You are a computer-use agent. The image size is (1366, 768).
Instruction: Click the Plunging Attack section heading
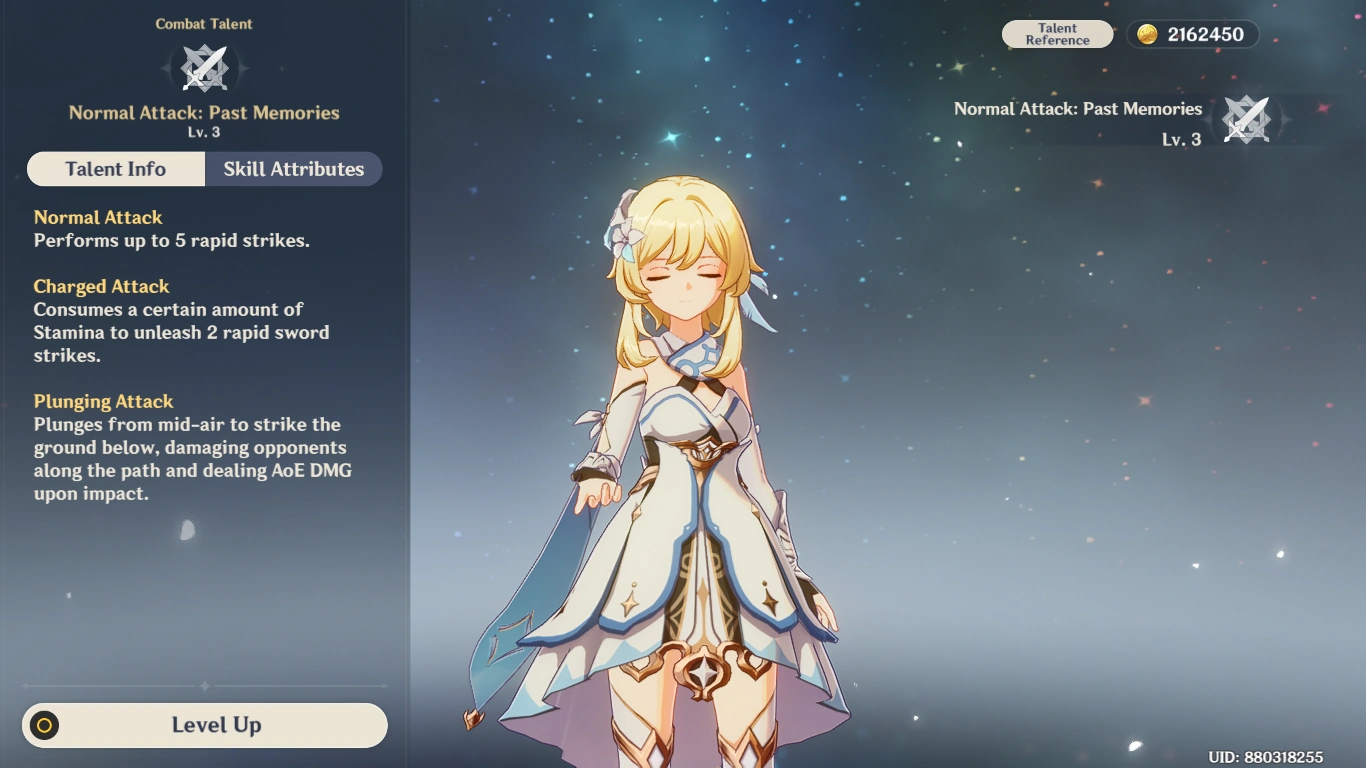[103, 401]
